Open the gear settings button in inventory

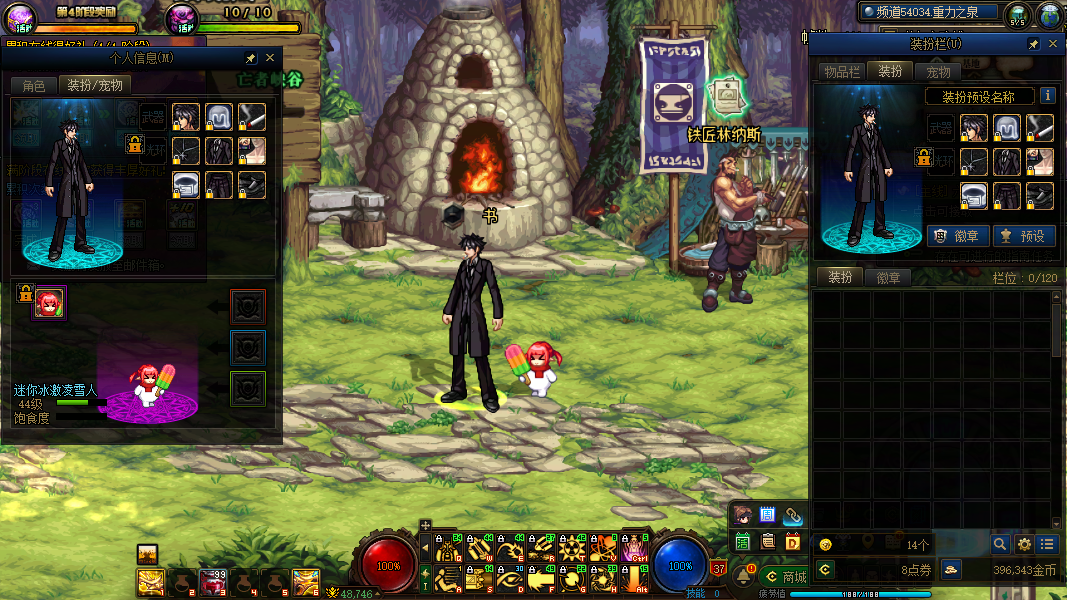(x=1024, y=544)
